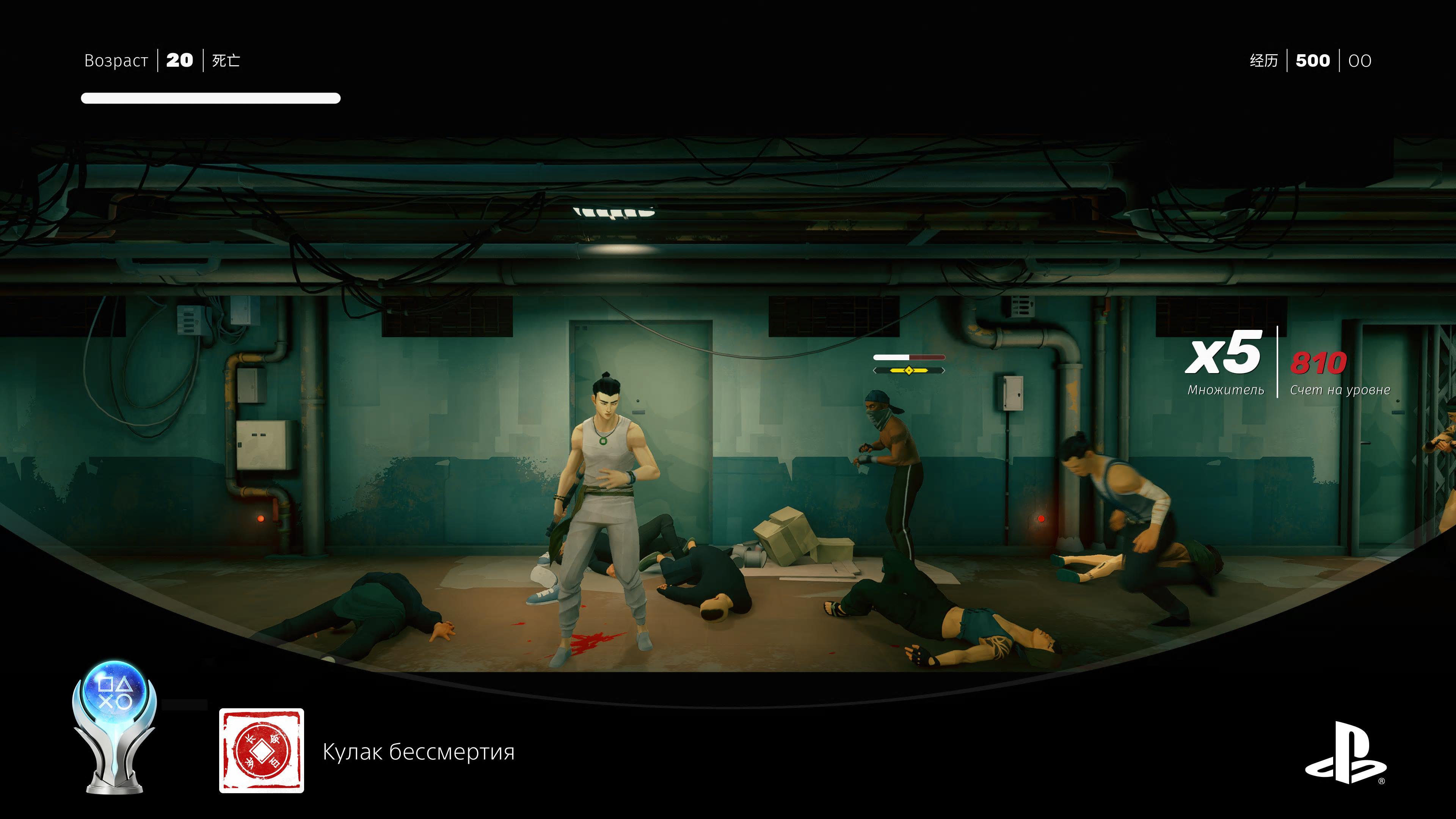The height and width of the screenshot is (819, 1456).
Task: Open the Кулак бессмертия trophy title
Action: click(418, 752)
